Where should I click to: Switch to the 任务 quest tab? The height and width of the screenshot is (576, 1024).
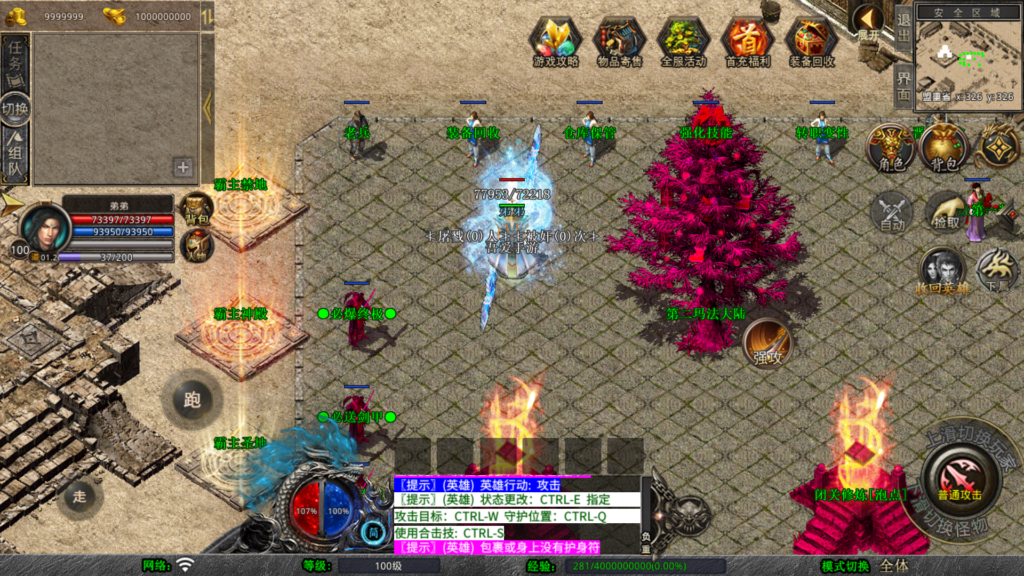coord(16,63)
